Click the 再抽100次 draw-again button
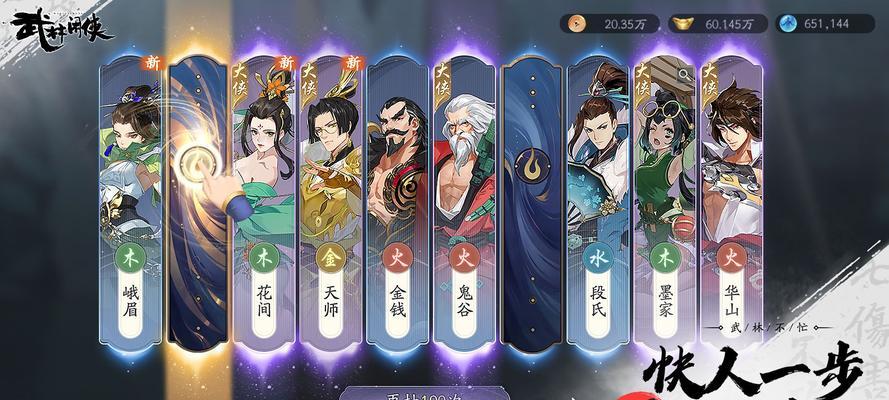The height and width of the screenshot is (400, 889). [x=420, y=393]
